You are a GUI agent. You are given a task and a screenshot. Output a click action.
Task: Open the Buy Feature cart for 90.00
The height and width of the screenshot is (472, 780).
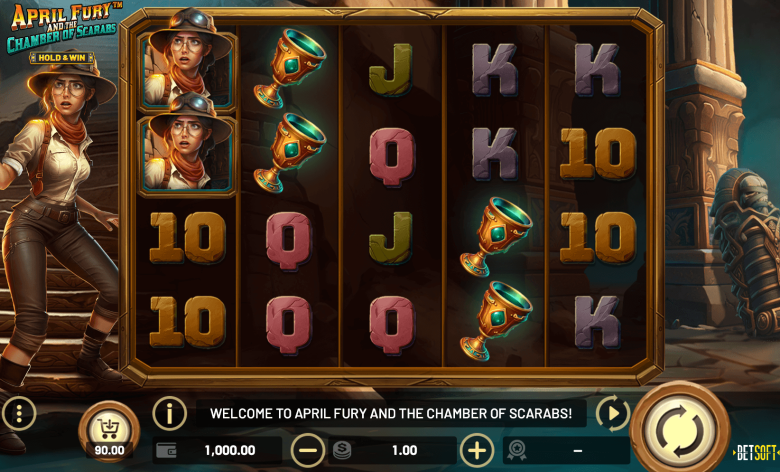pos(108,430)
